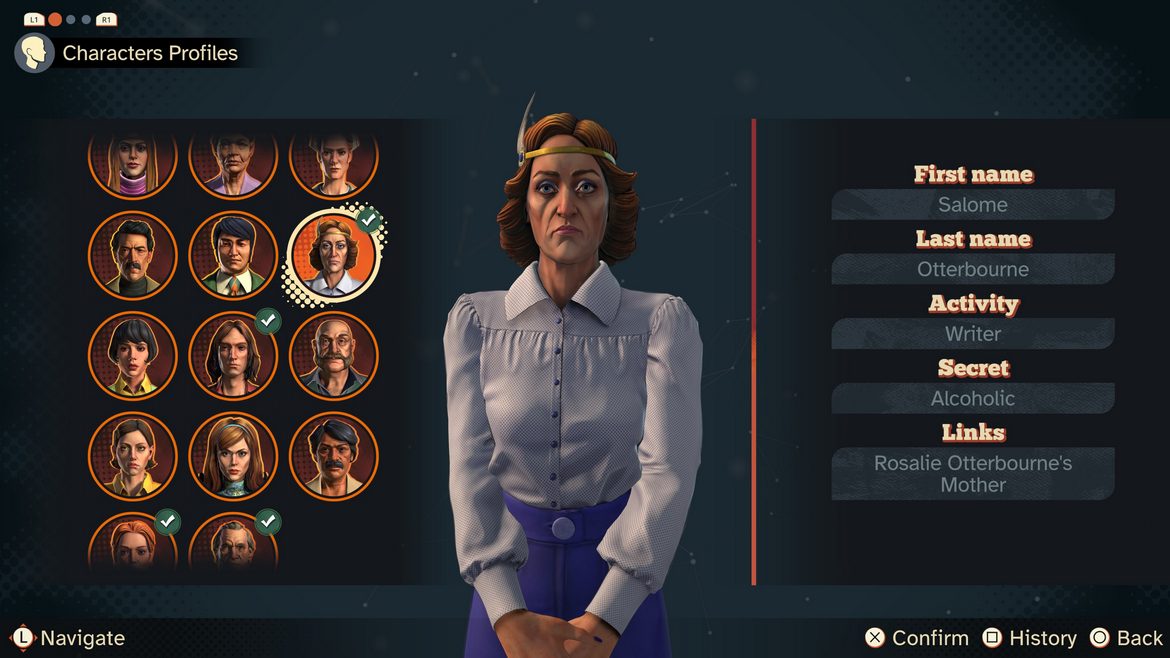The width and height of the screenshot is (1170, 658).
Task: Pick the man in green suit and orange tie
Action: click(x=233, y=255)
